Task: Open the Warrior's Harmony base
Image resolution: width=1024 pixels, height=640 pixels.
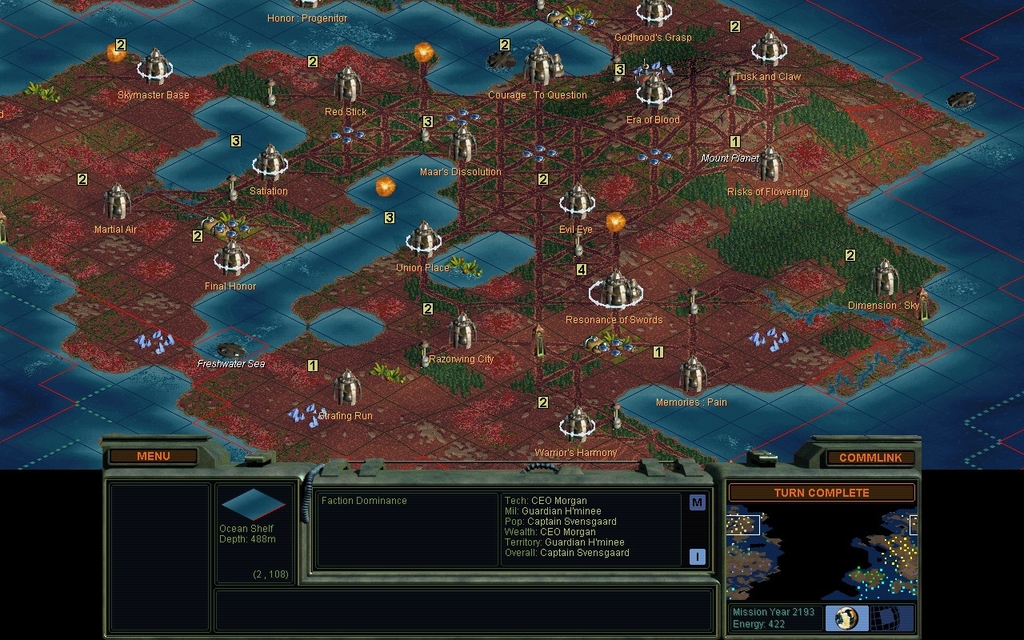Action: 577,424
